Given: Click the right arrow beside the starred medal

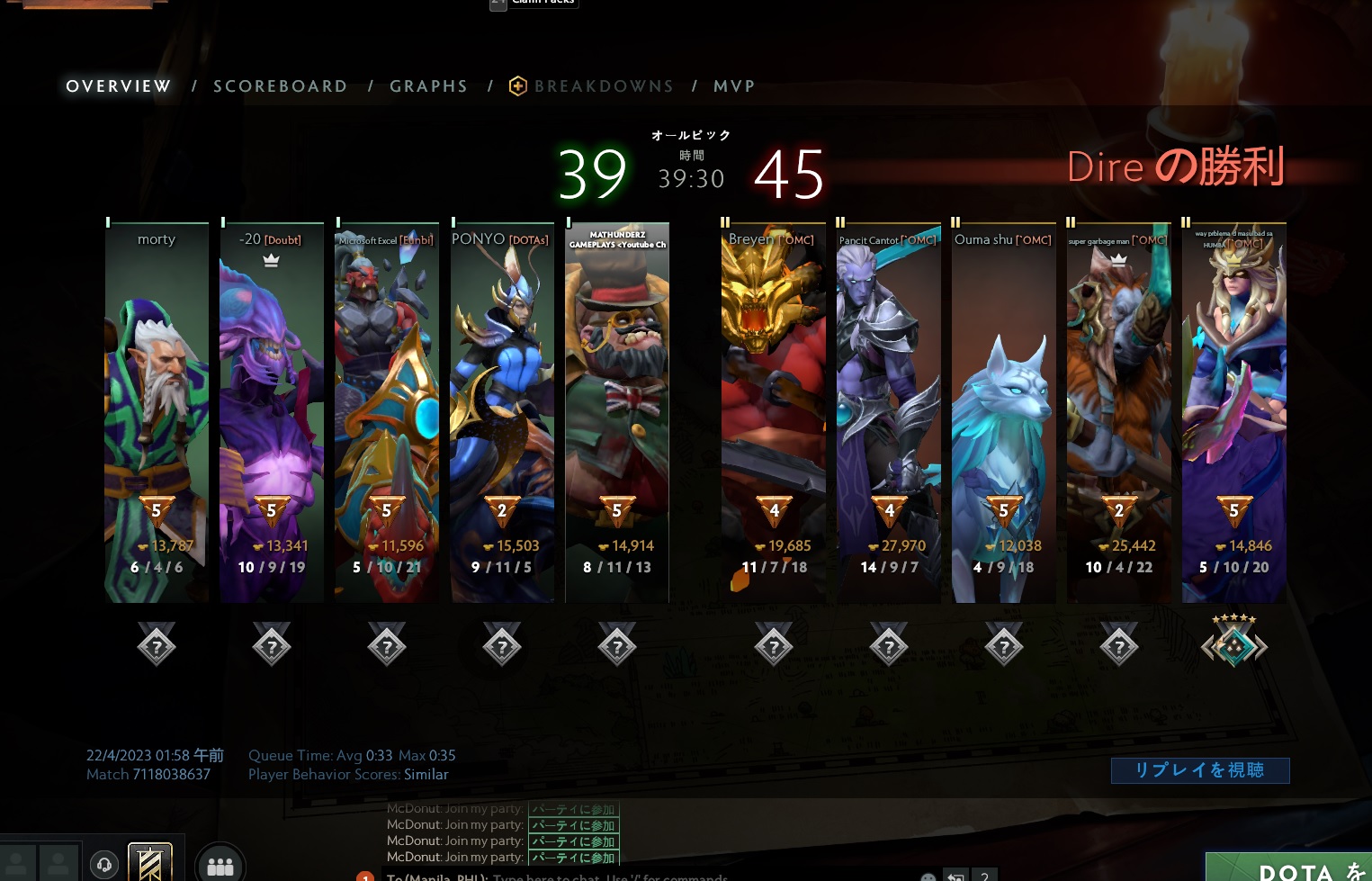Looking at the screenshot, I should [x=1260, y=647].
